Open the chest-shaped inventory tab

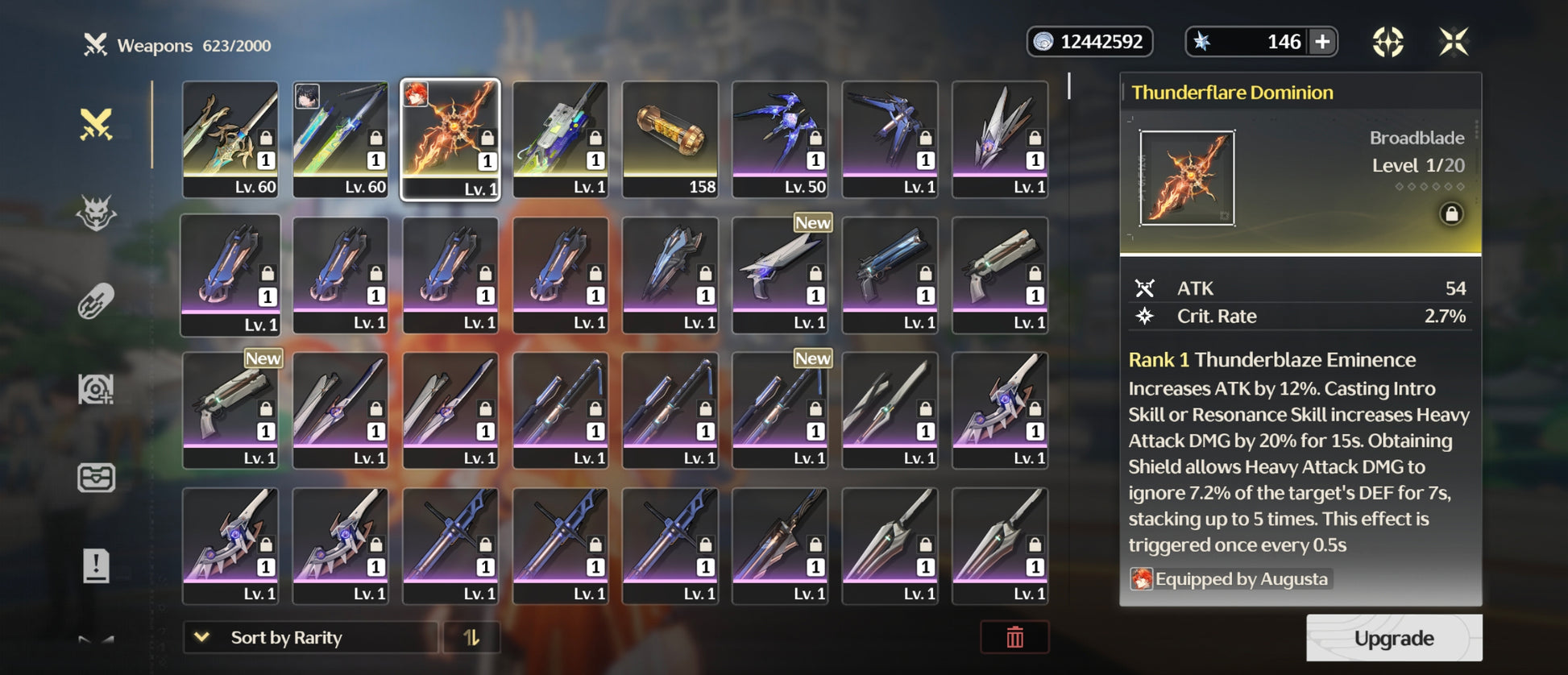click(x=96, y=478)
